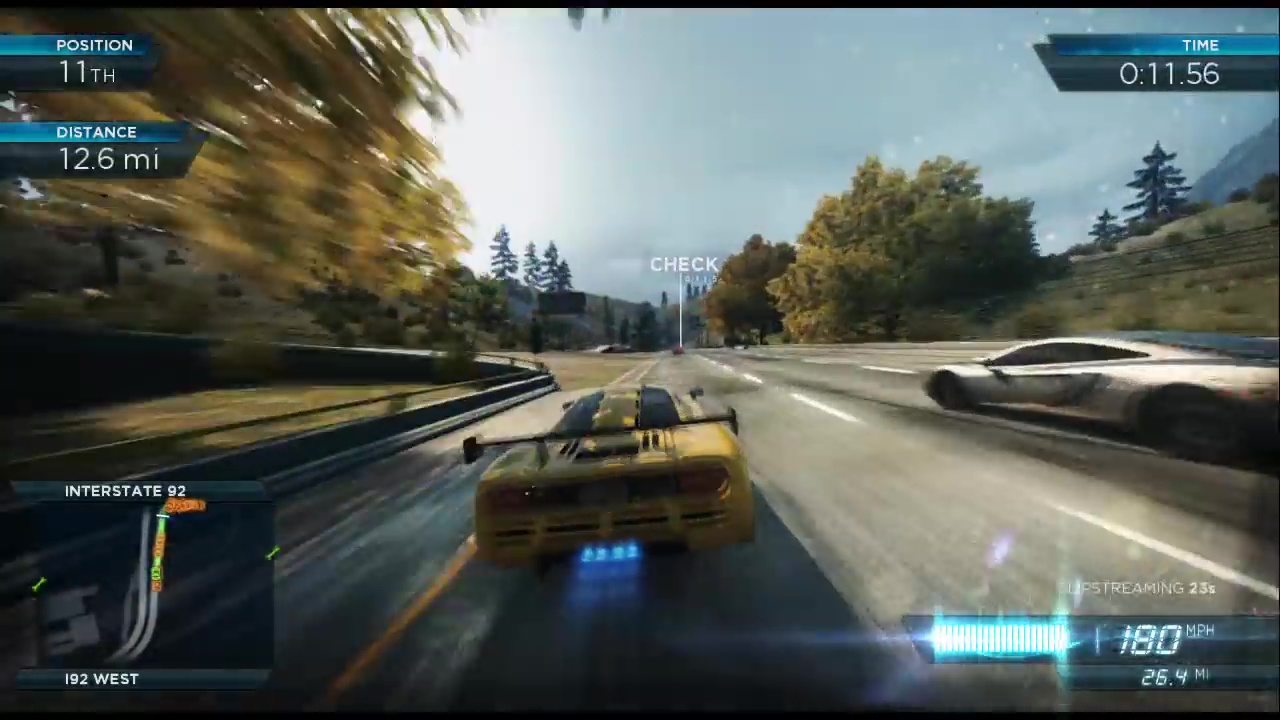1280x720 pixels.
Task: Expand the INTERSTATE 92 minimap header
Action: click(125, 491)
